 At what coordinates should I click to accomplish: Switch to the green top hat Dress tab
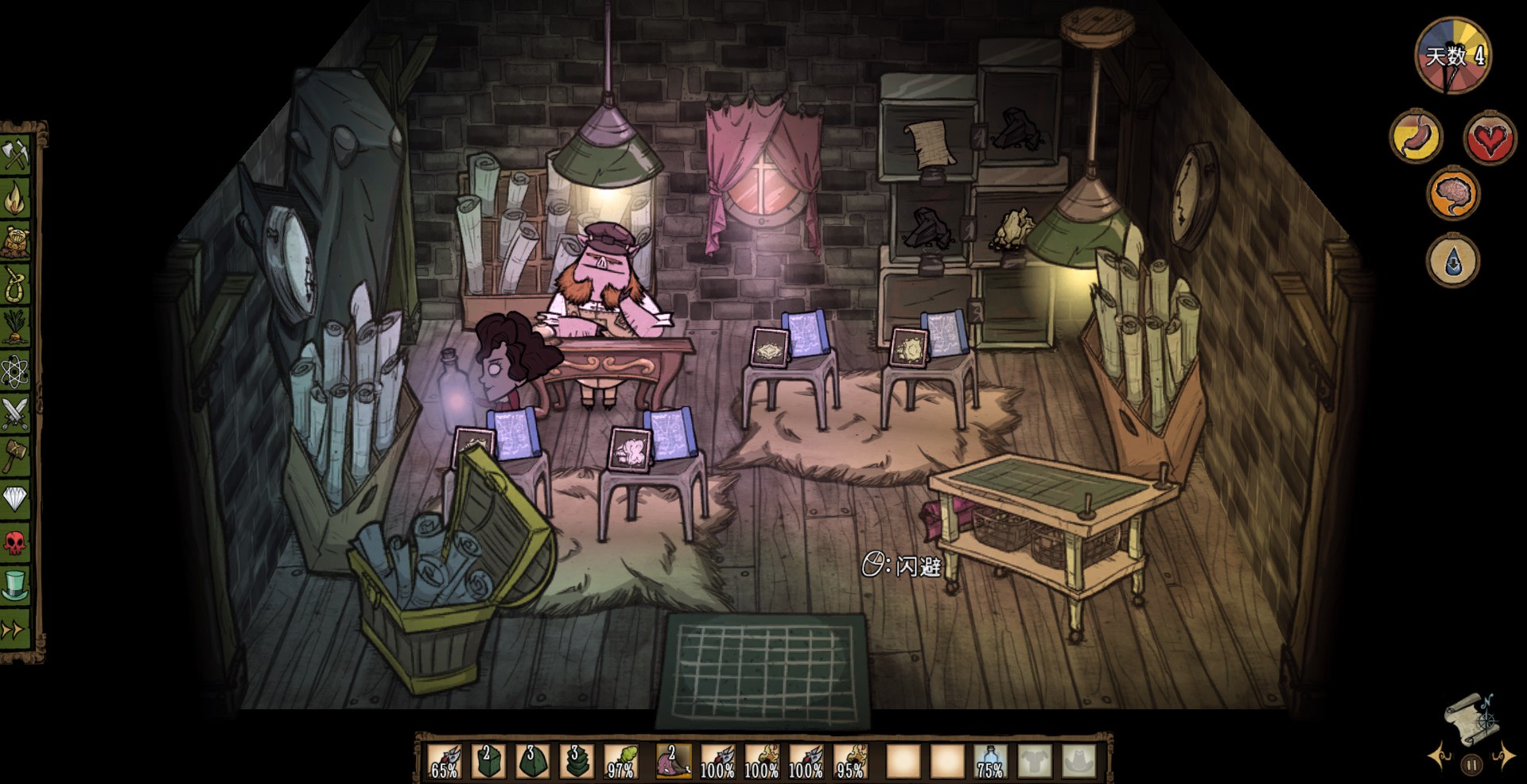[x=16, y=586]
